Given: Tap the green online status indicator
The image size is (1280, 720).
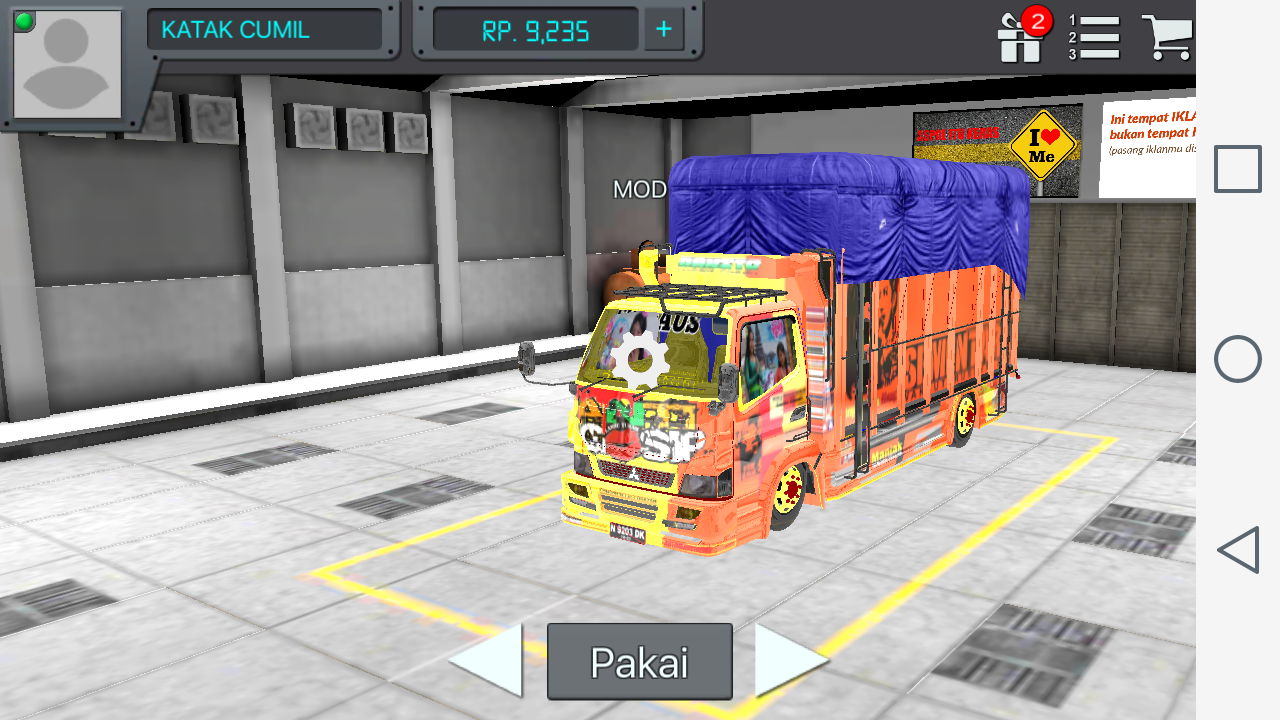Looking at the screenshot, I should point(23,20).
